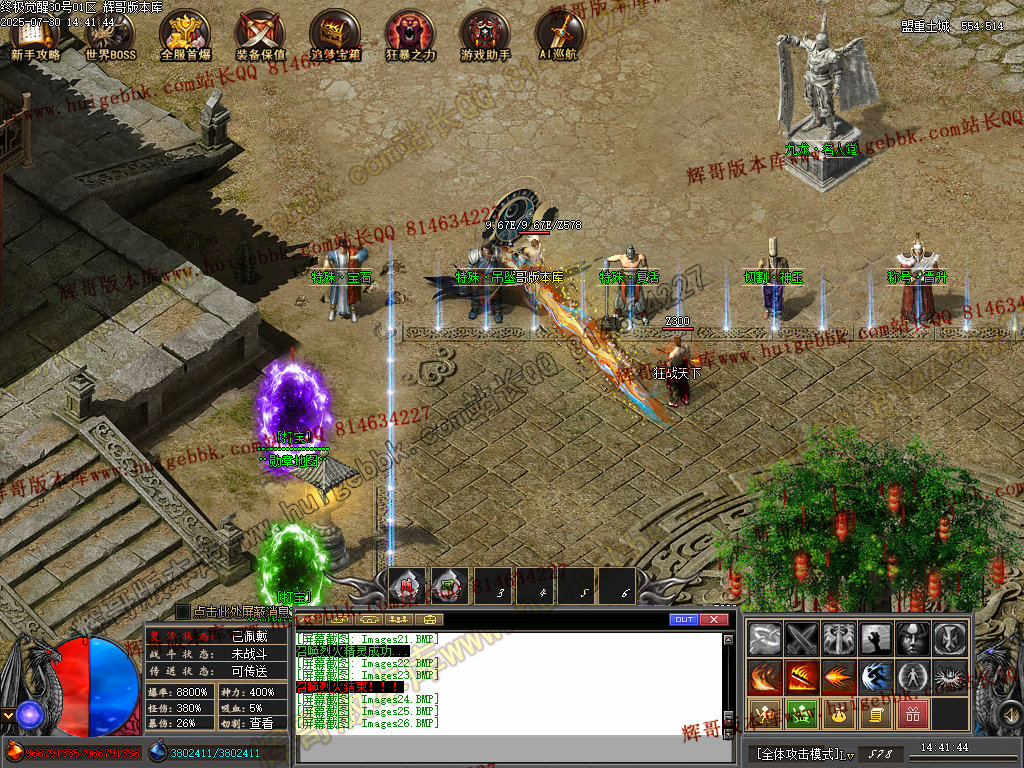
Task: Open the yellow scroll icon
Action: [x=875, y=714]
